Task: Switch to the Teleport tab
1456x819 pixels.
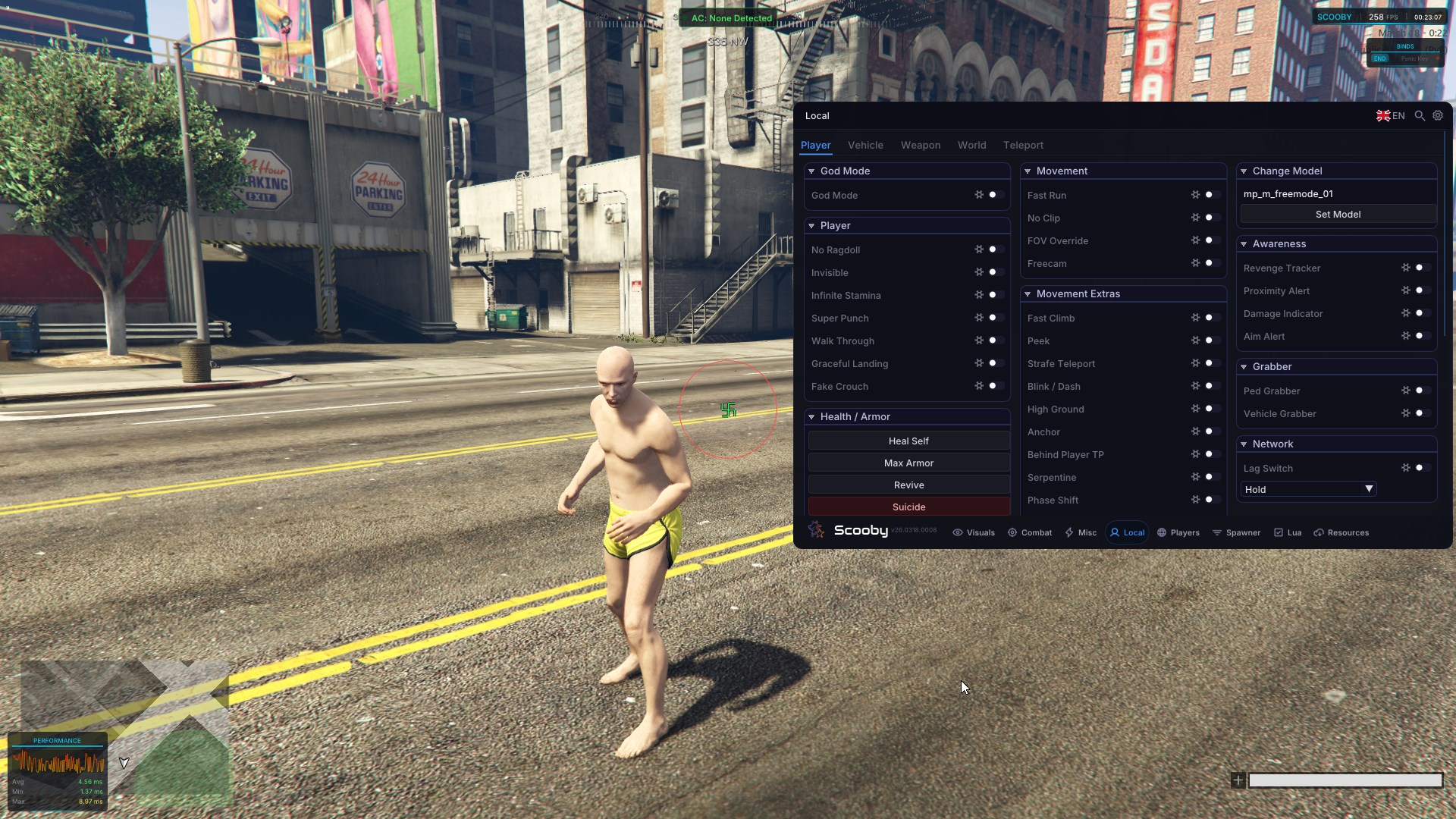Action: 1022,145
